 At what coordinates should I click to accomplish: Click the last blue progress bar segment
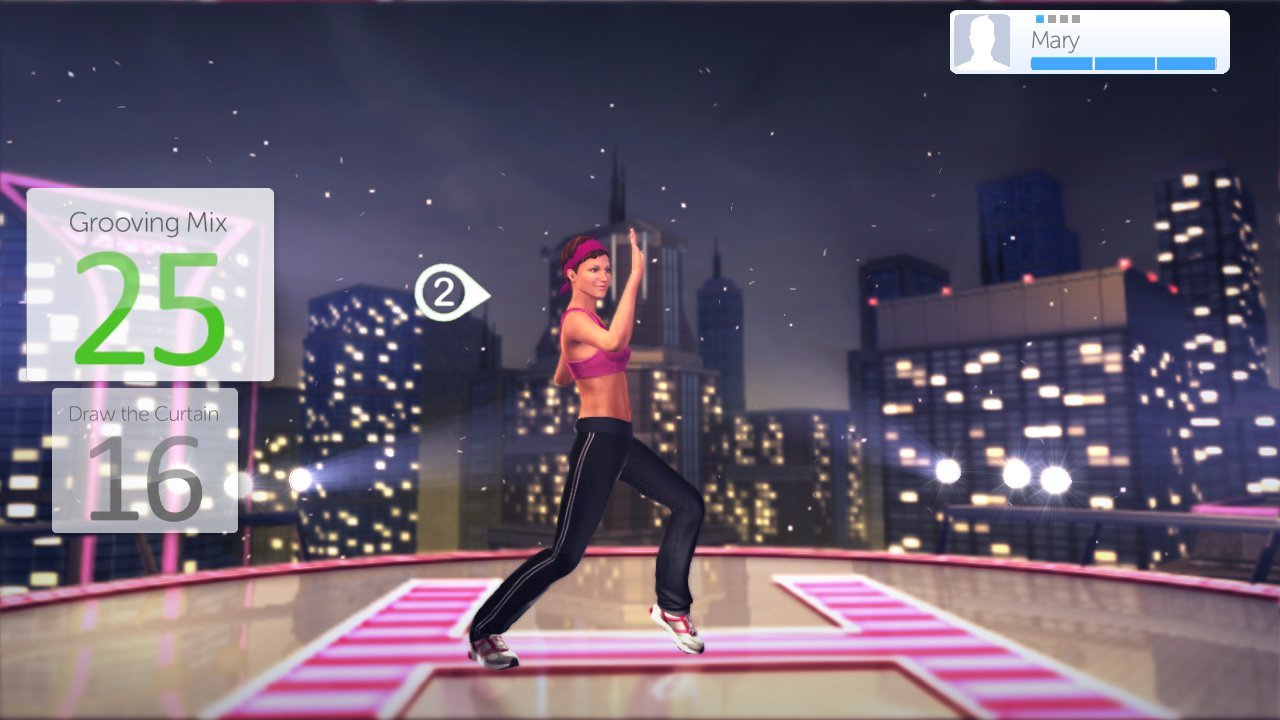pyautogui.click(x=1186, y=63)
